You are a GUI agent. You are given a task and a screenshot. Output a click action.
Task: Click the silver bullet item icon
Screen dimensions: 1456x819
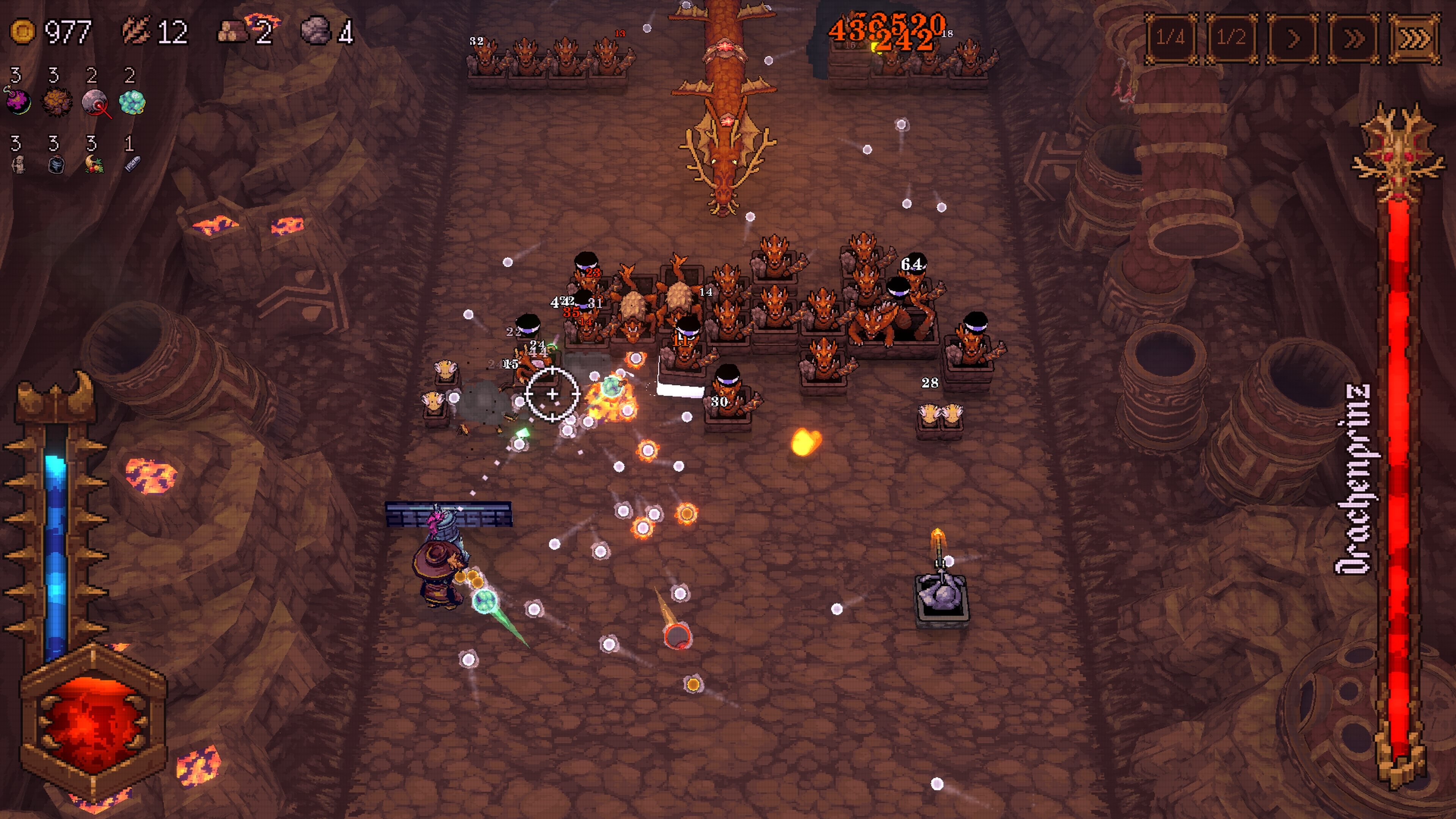(x=132, y=165)
